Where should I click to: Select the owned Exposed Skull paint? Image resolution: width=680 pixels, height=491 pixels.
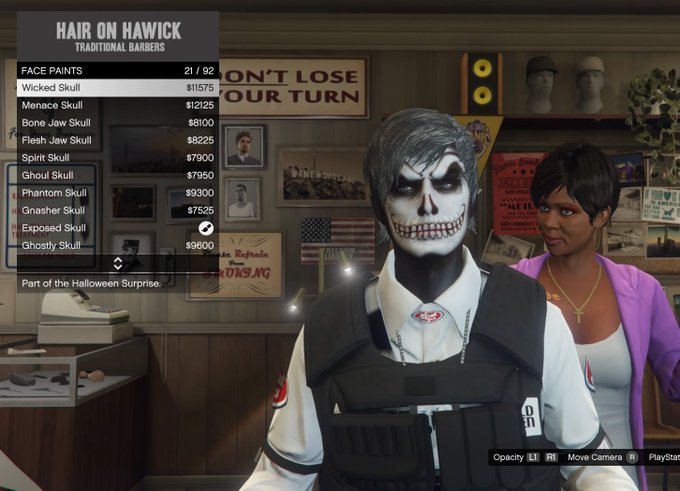coord(117,228)
